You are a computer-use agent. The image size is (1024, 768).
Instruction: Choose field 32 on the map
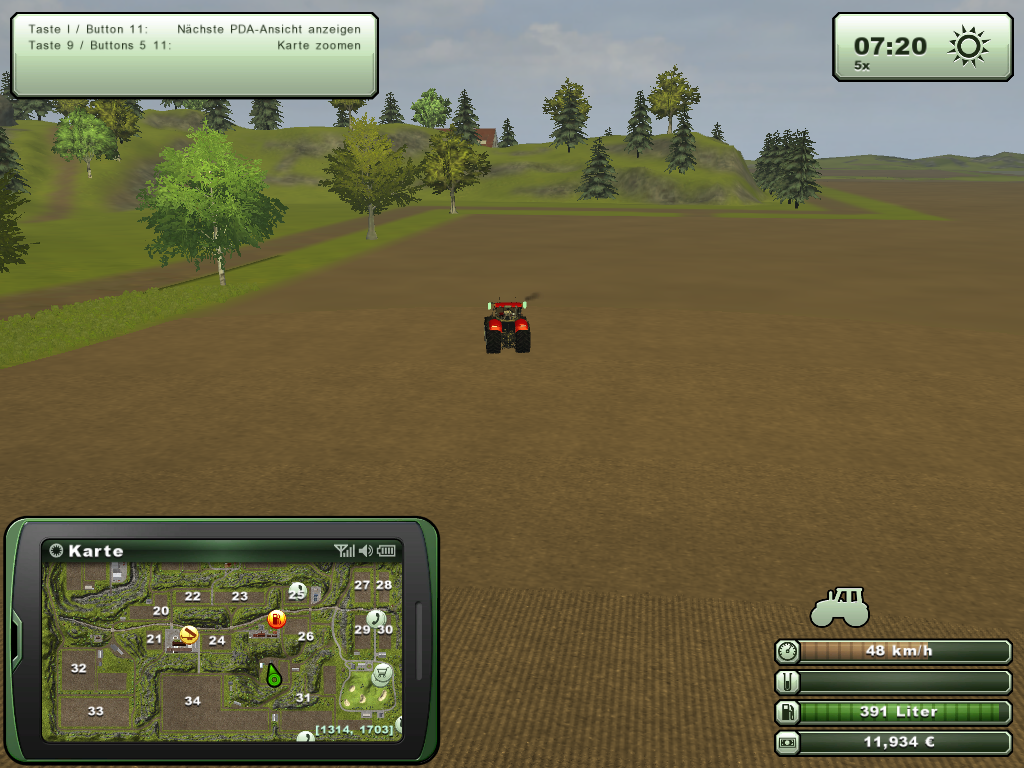pos(78,668)
